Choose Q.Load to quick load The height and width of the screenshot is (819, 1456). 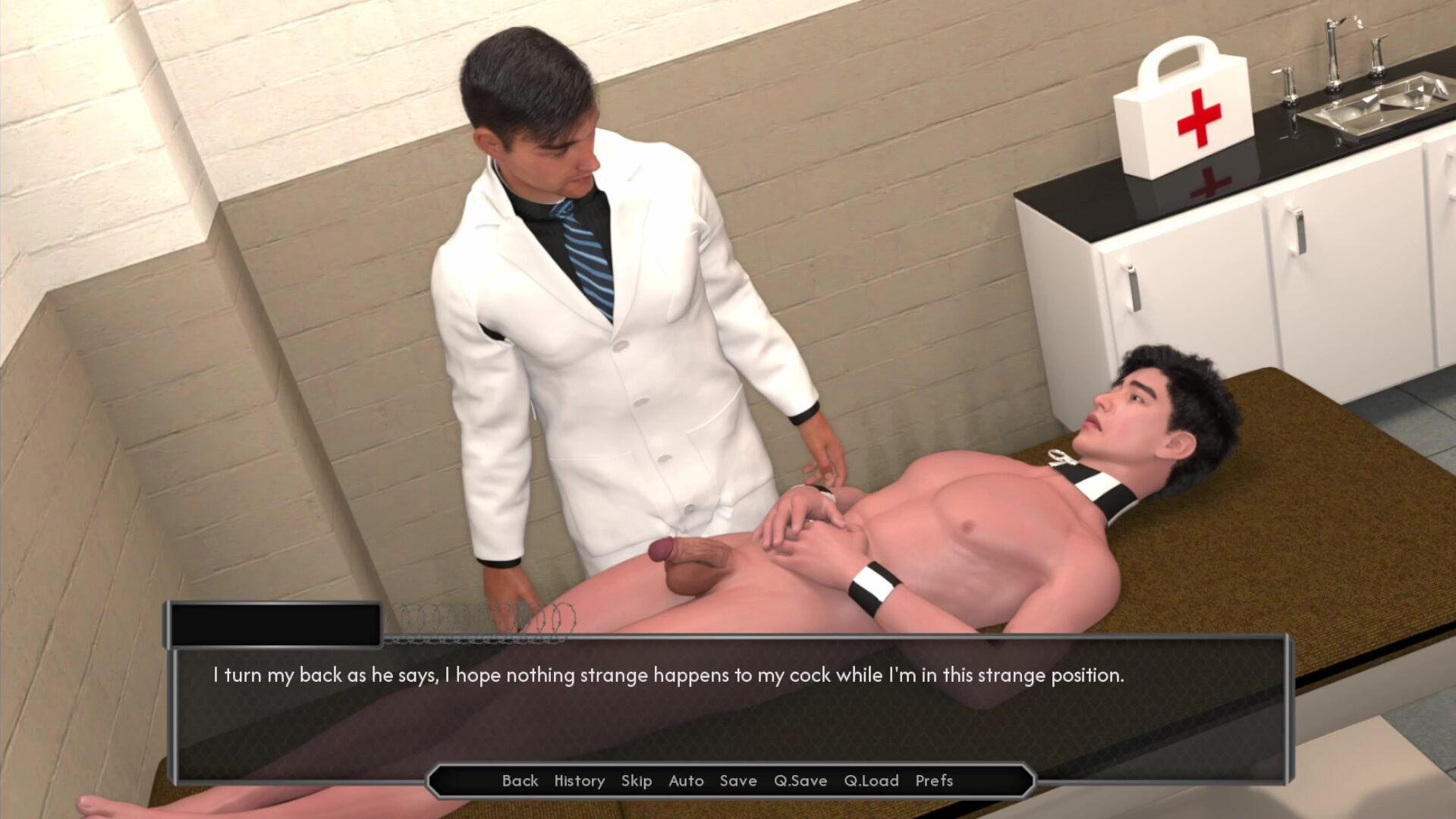[x=871, y=780]
